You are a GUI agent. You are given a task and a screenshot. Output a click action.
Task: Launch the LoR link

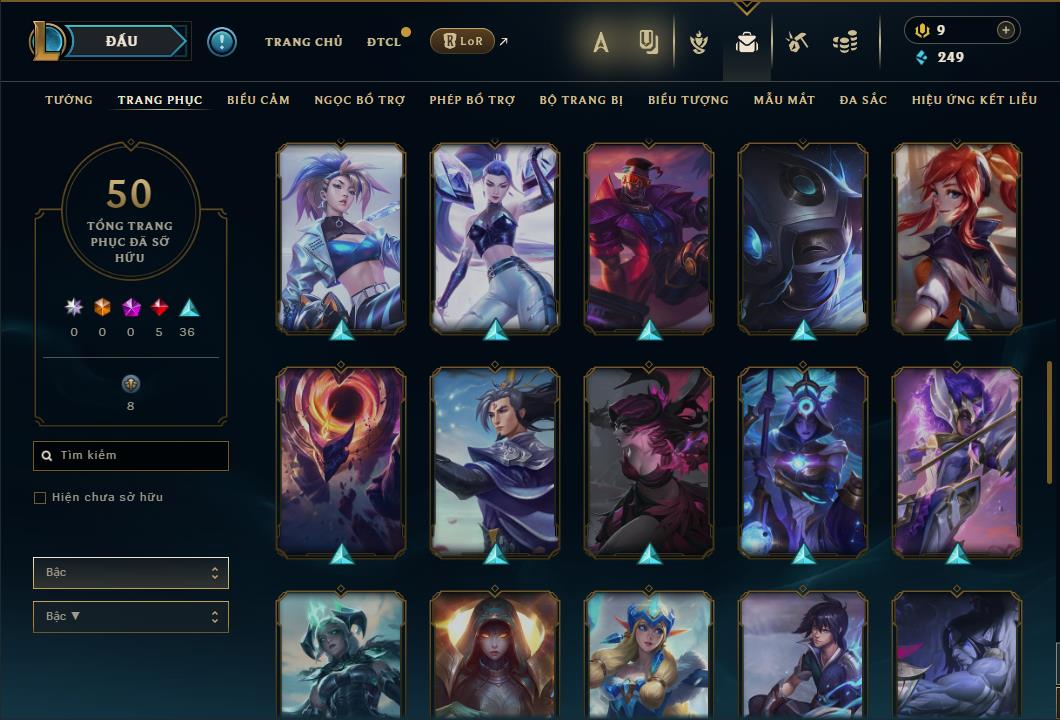(x=463, y=41)
